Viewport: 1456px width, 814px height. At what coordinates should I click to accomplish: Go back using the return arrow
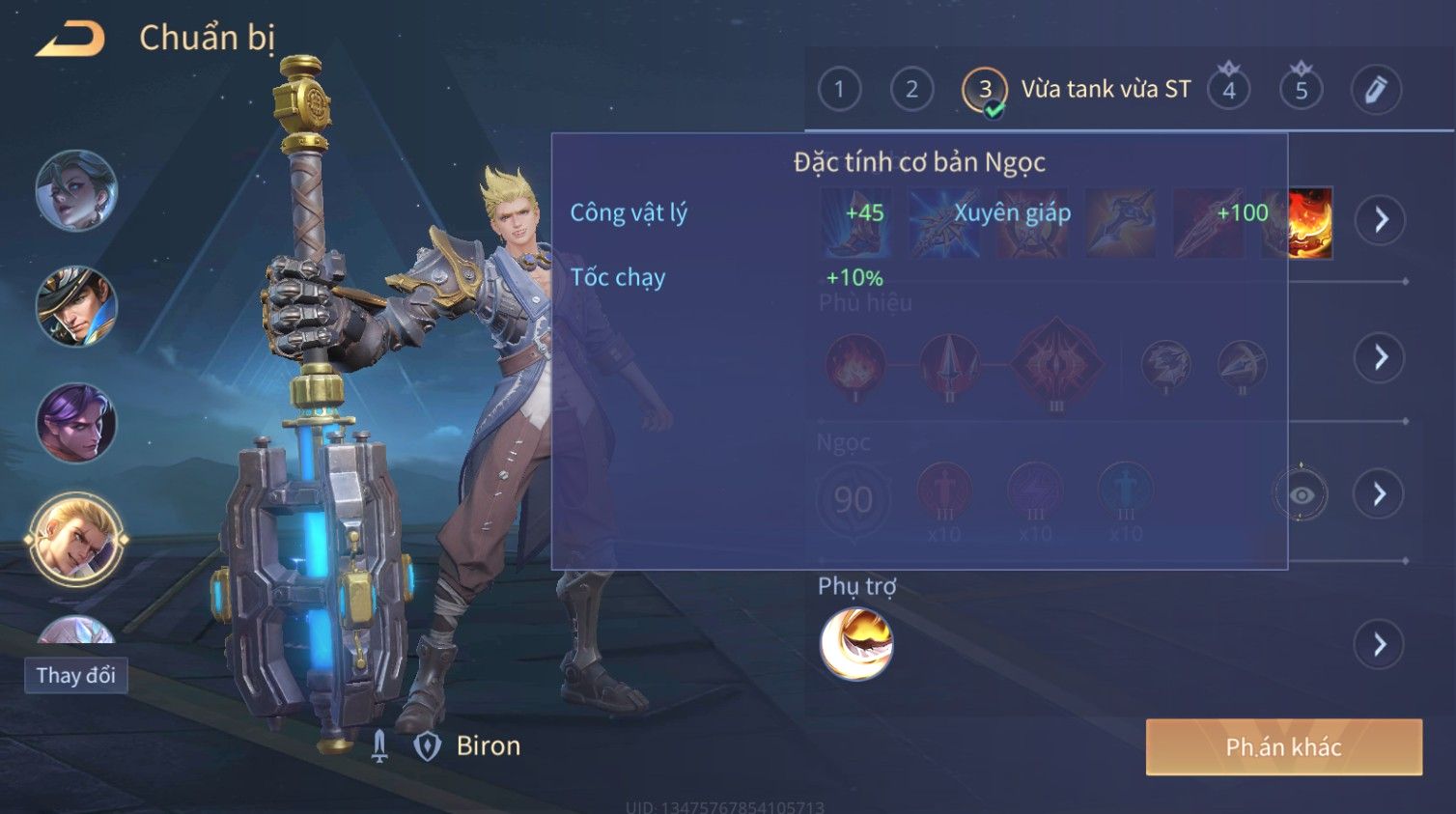click(x=70, y=39)
